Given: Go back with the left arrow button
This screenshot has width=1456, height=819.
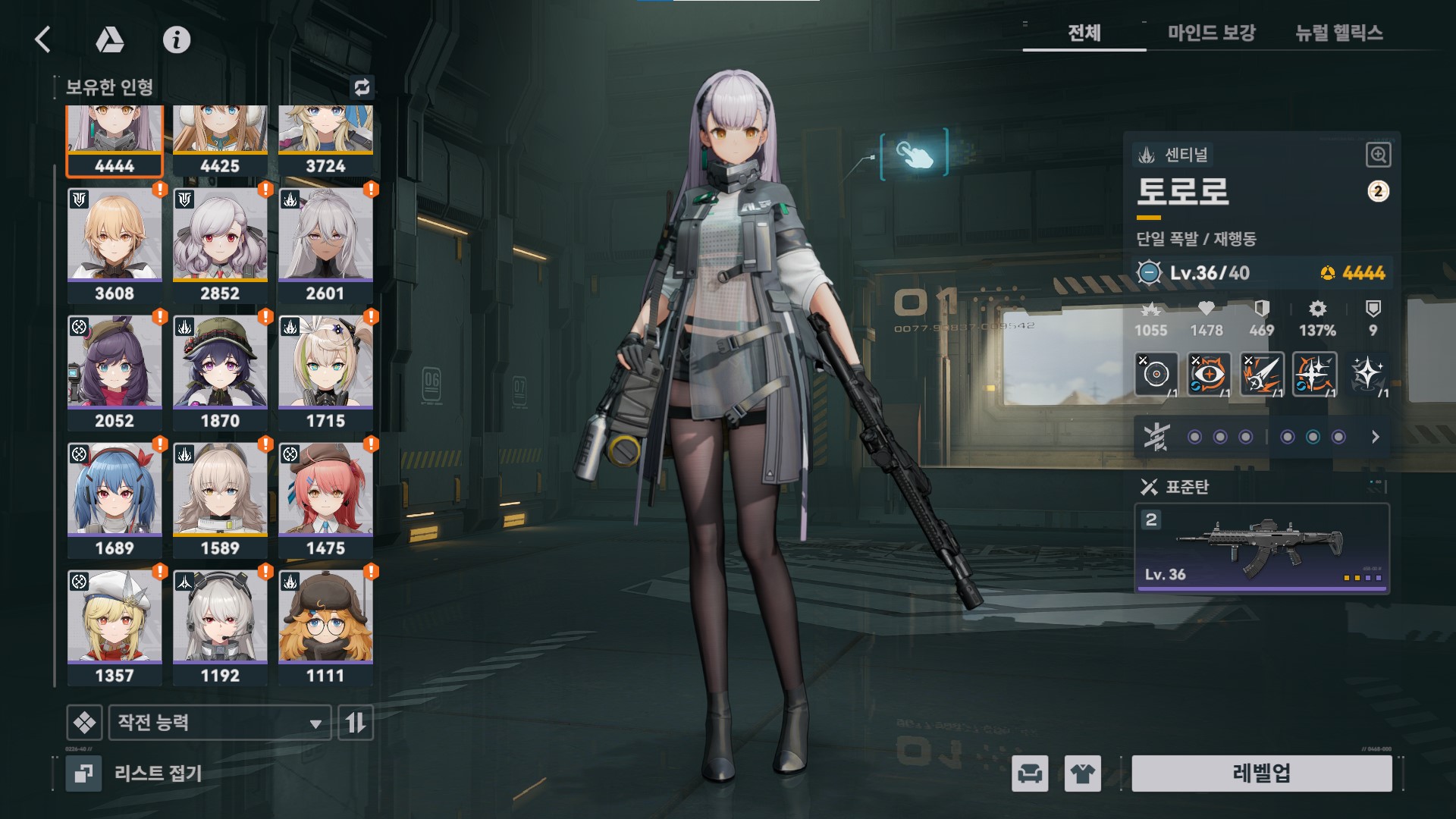Looking at the screenshot, I should coord(43,39).
